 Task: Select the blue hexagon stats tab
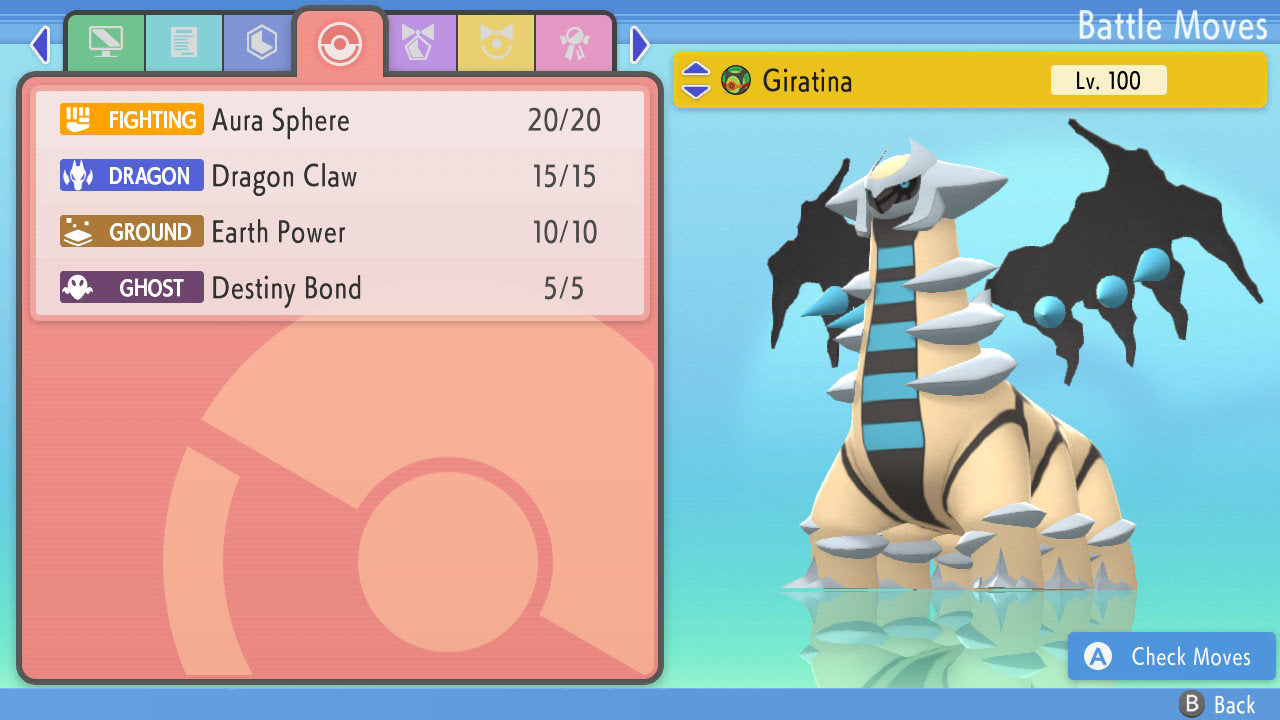(x=261, y=43)
